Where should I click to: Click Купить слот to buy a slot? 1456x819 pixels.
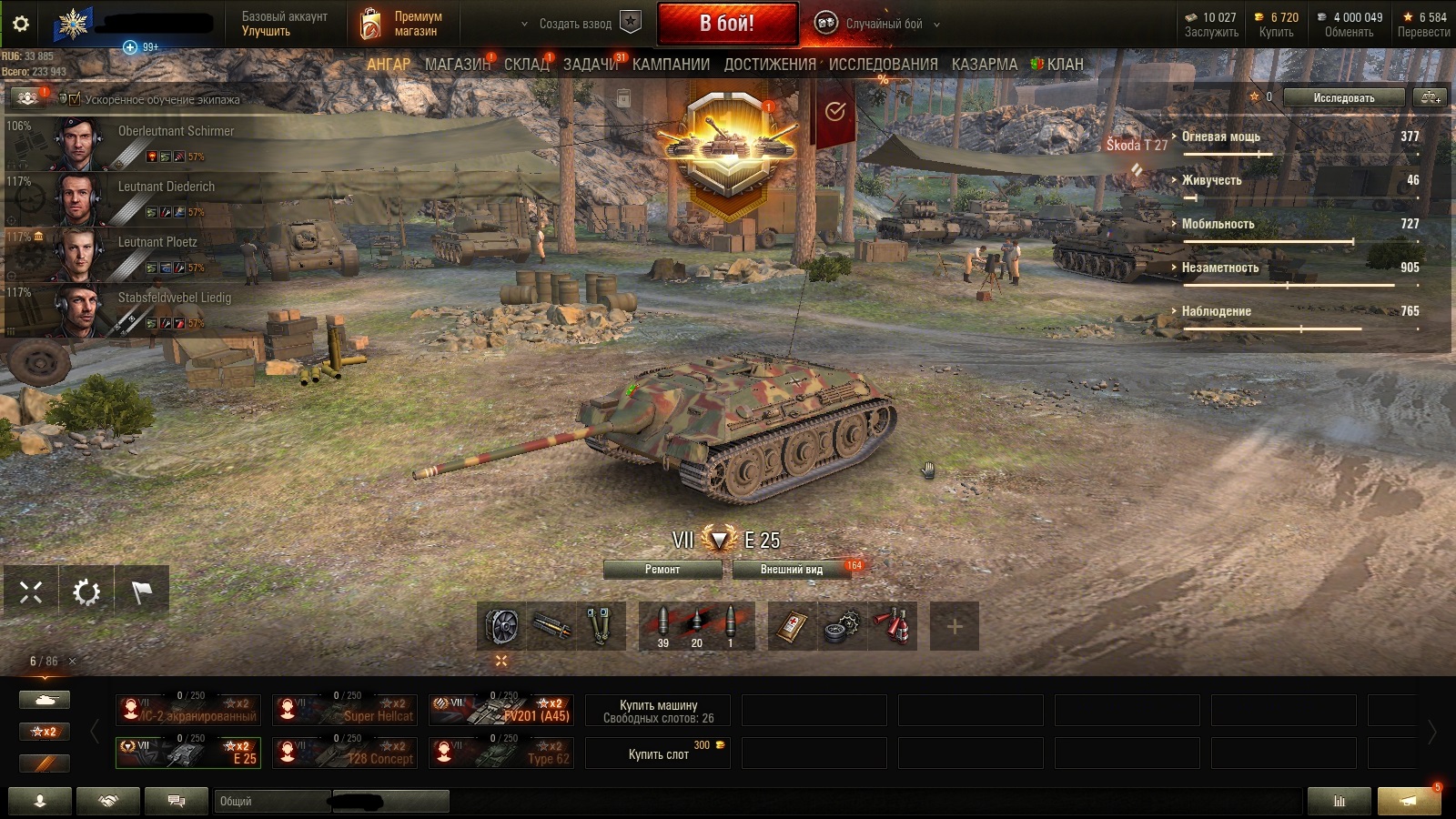(658, 753)
